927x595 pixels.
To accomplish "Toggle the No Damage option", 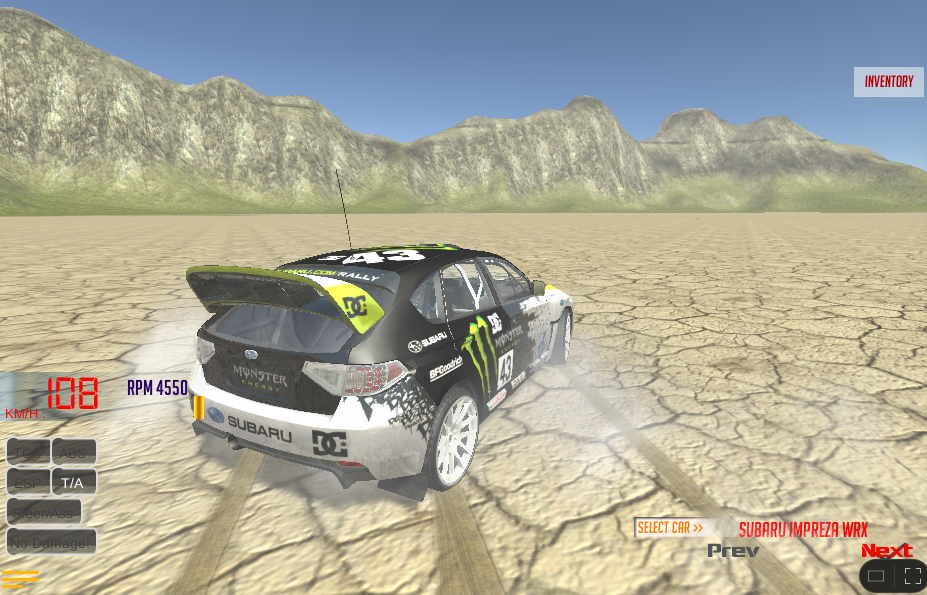I will 52,542.
